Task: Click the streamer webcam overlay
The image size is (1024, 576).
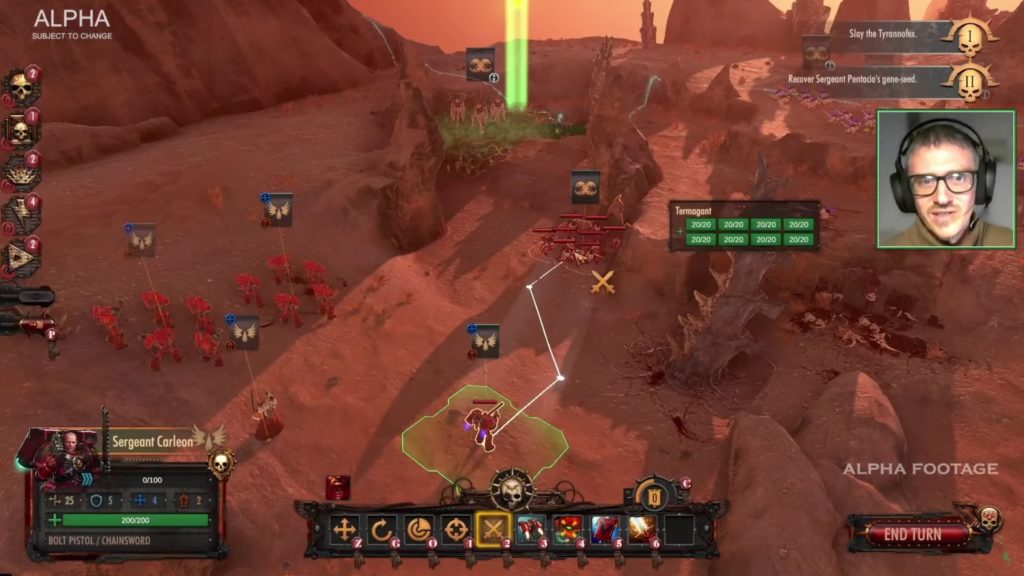Action: point(946,179)
